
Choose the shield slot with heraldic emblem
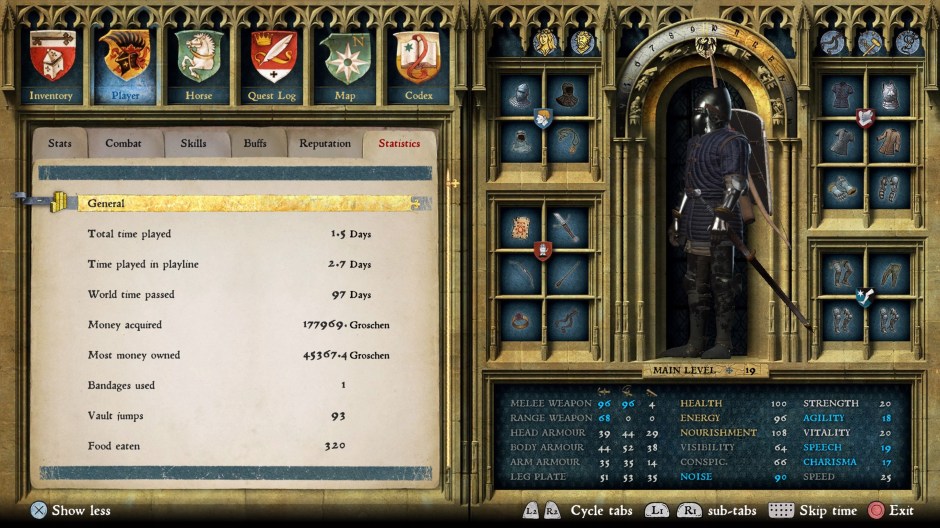[x=520, y=227]
